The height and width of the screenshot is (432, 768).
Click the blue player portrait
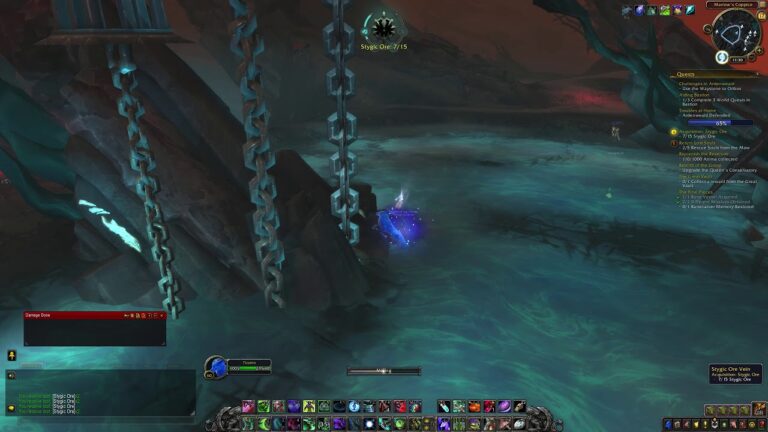(217, 367)
